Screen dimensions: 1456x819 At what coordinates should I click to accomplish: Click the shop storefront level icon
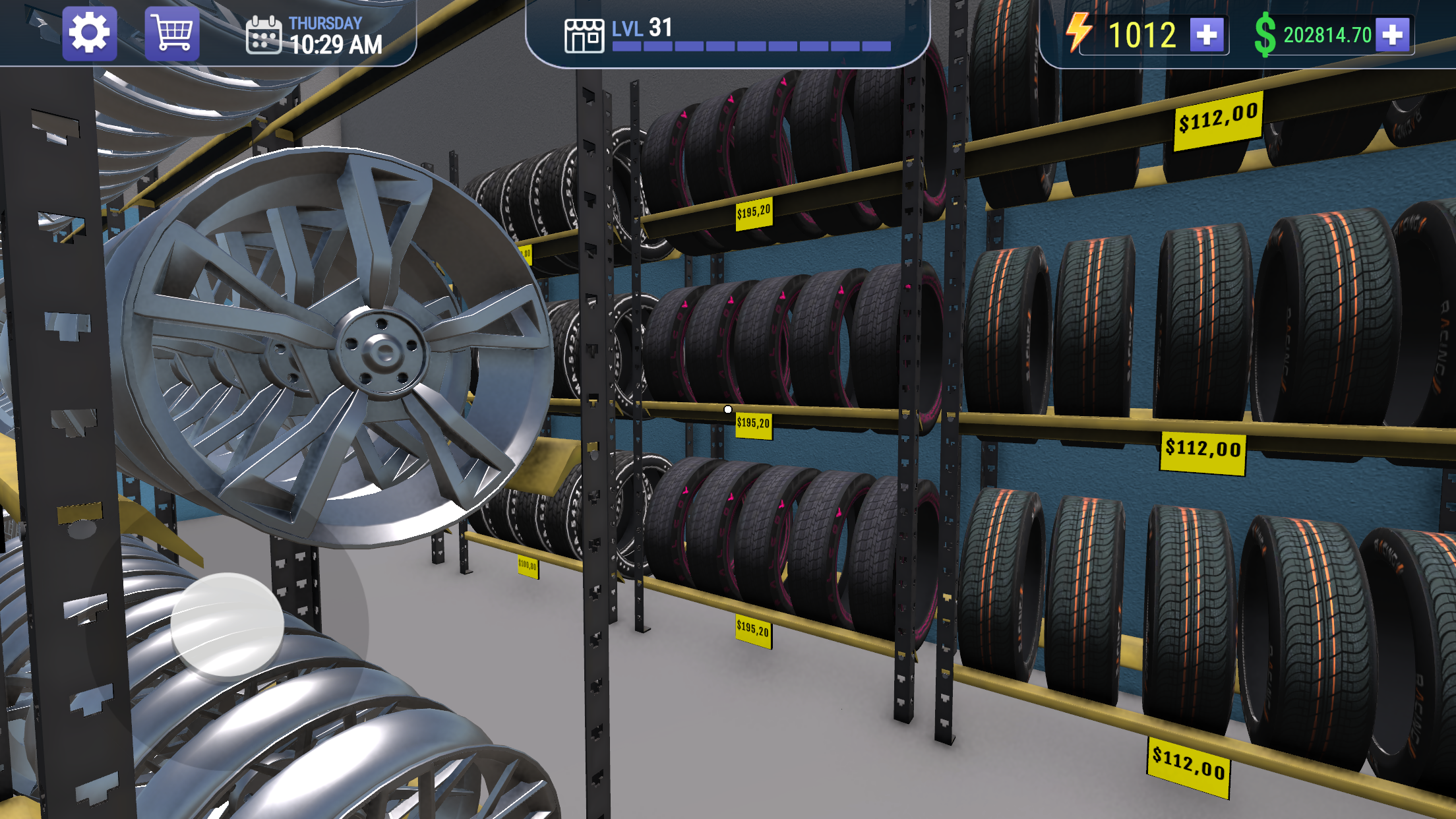[584, 36]
